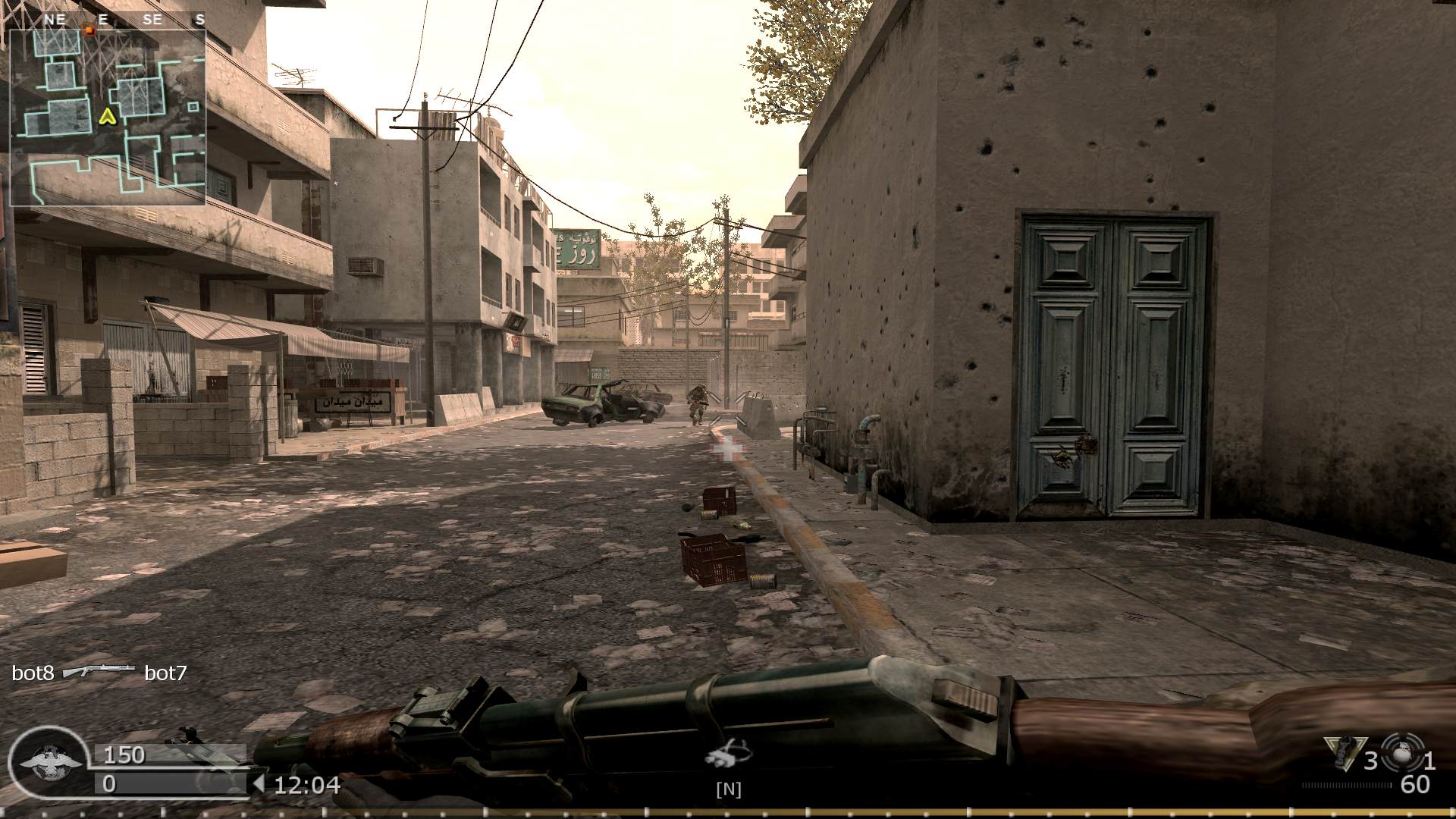Toggle the SE heading on the compass strip
The image size is (1456, 819).
click(152, 20)
